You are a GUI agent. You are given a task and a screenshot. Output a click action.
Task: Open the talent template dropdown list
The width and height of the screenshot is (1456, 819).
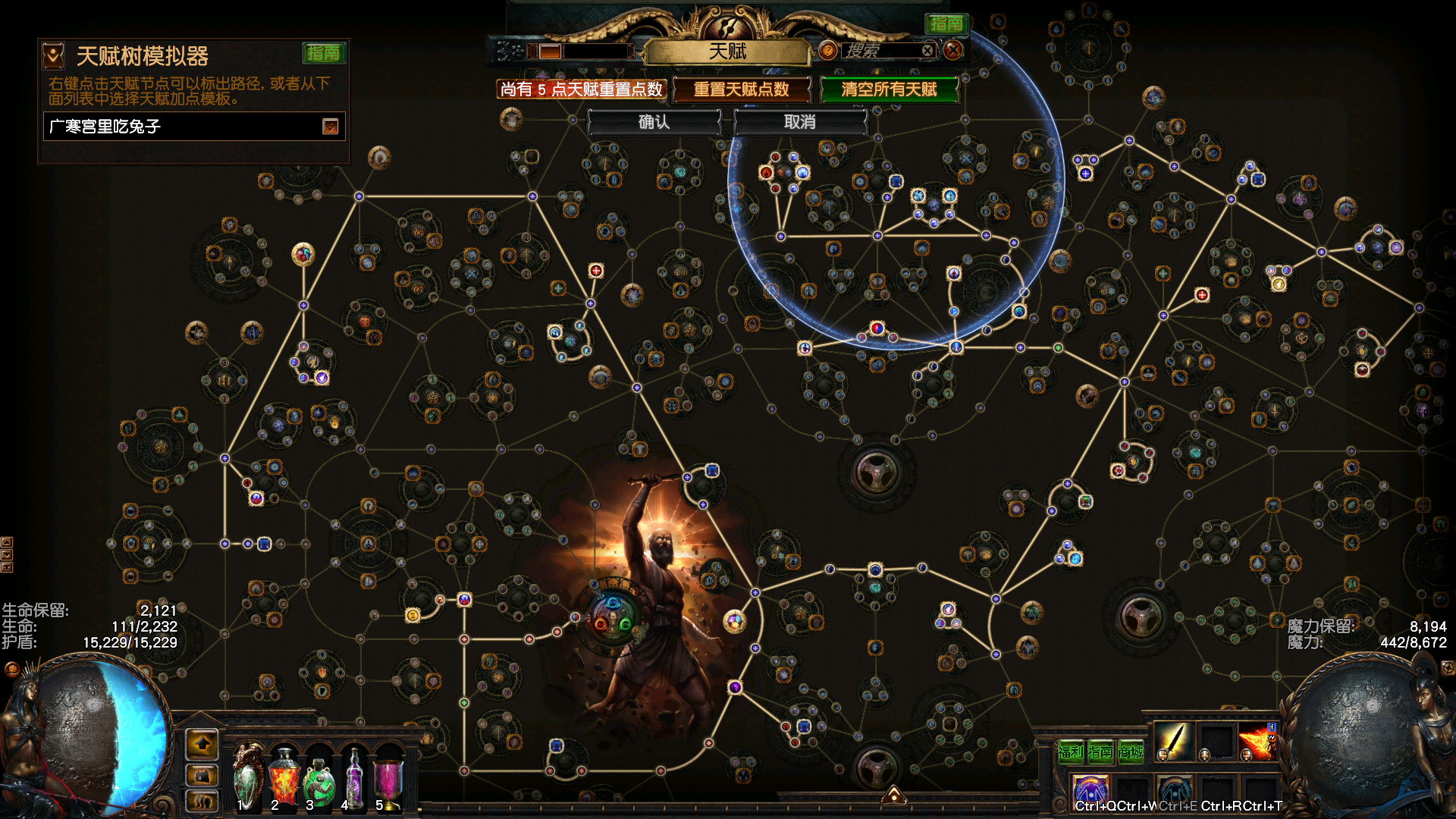[x=331, y=127]
